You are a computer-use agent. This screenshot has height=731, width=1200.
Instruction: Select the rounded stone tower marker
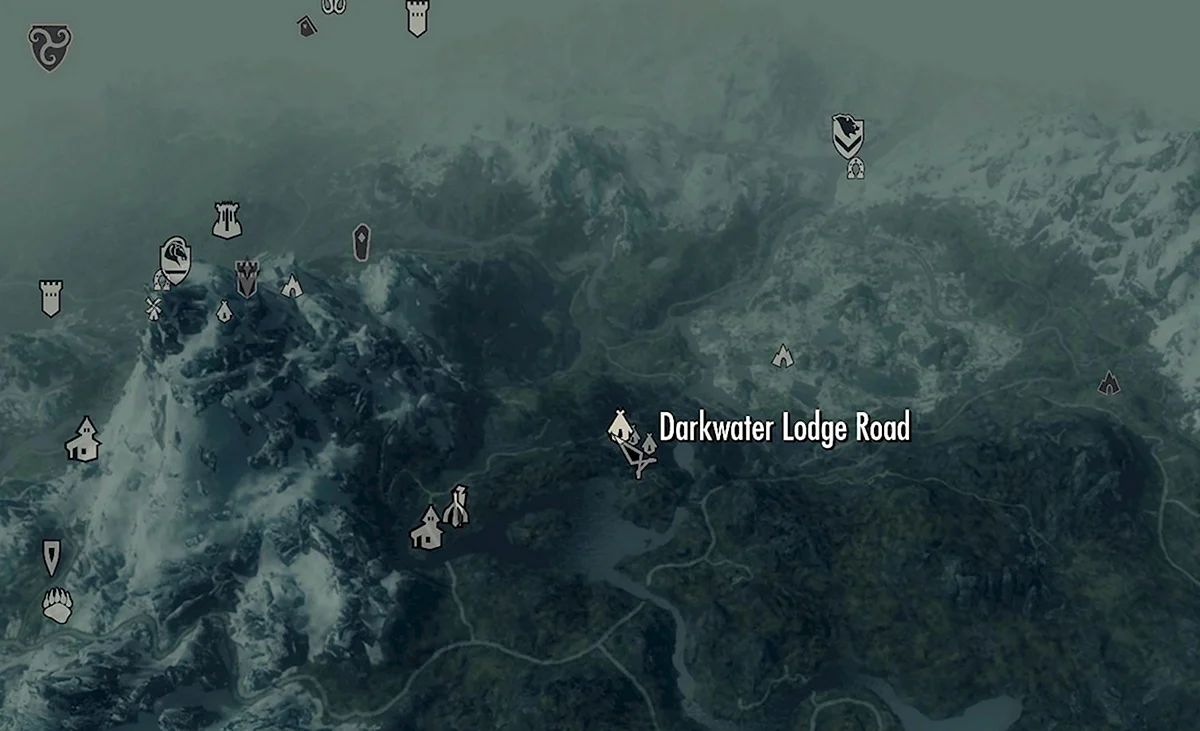[227, 220]
